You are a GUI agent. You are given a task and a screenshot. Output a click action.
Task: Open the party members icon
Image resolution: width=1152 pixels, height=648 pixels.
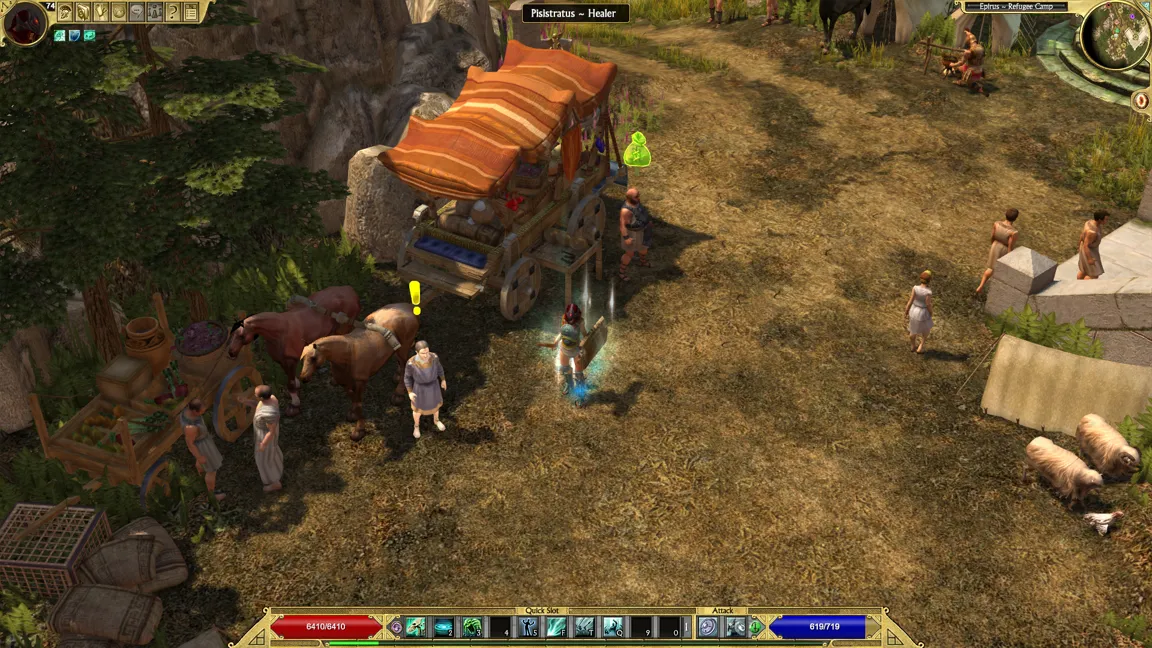(x=155, y=12)
